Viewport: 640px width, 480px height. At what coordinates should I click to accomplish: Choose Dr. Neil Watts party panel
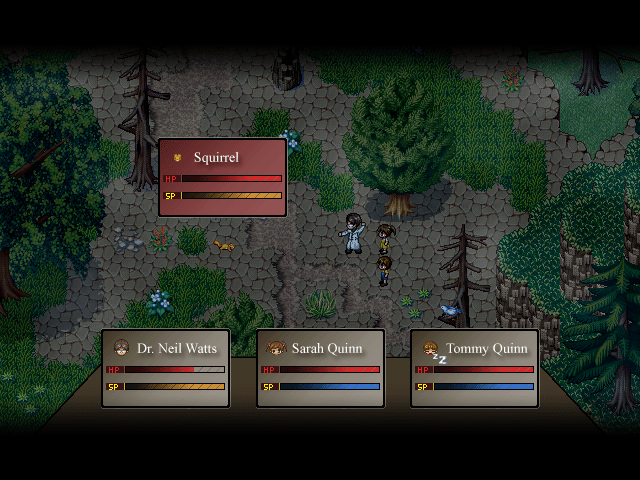pyautogui.click(x=166, y=368)
